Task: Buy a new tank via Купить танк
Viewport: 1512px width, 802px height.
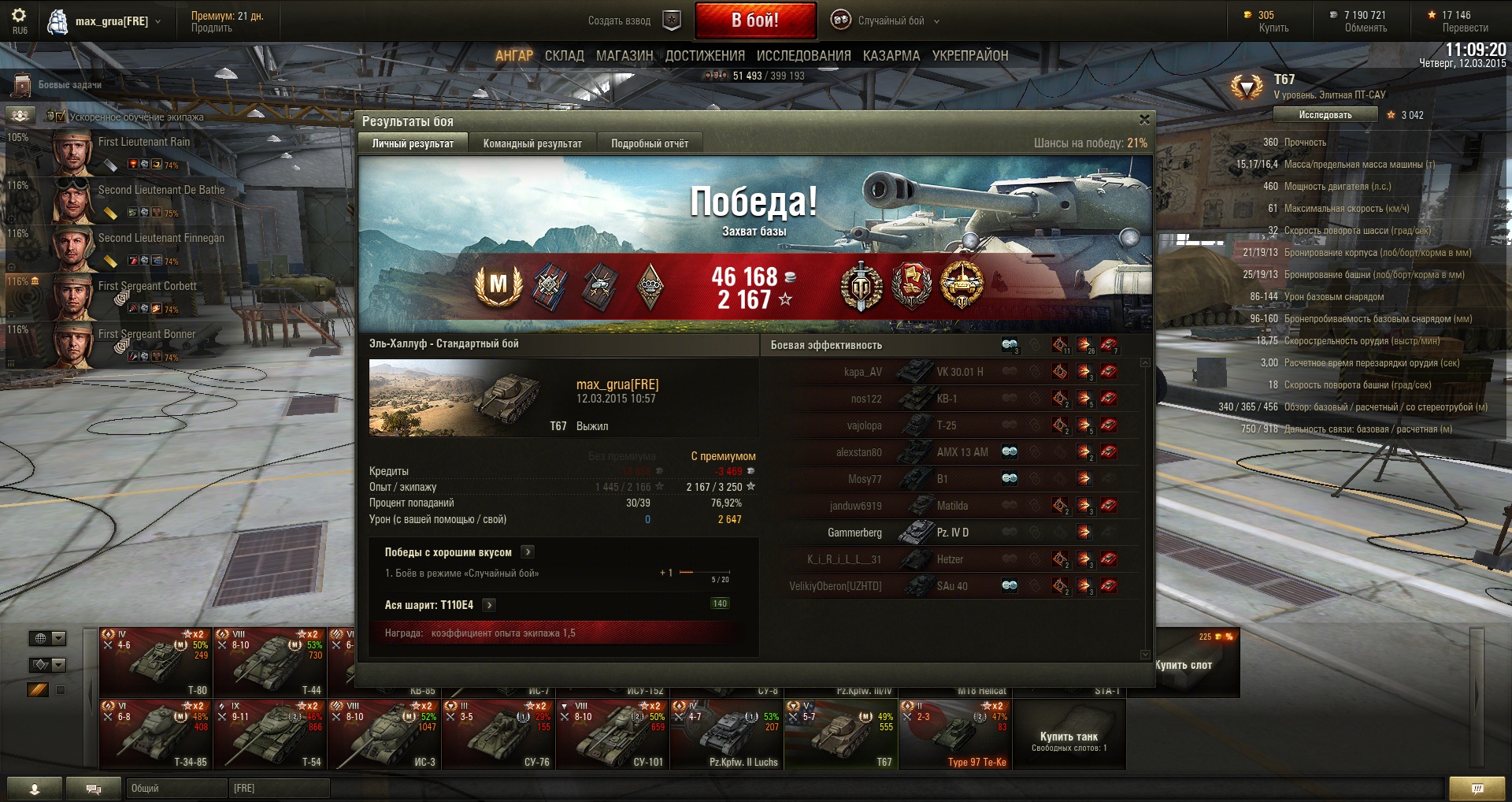Action: tap(1069, 737)
